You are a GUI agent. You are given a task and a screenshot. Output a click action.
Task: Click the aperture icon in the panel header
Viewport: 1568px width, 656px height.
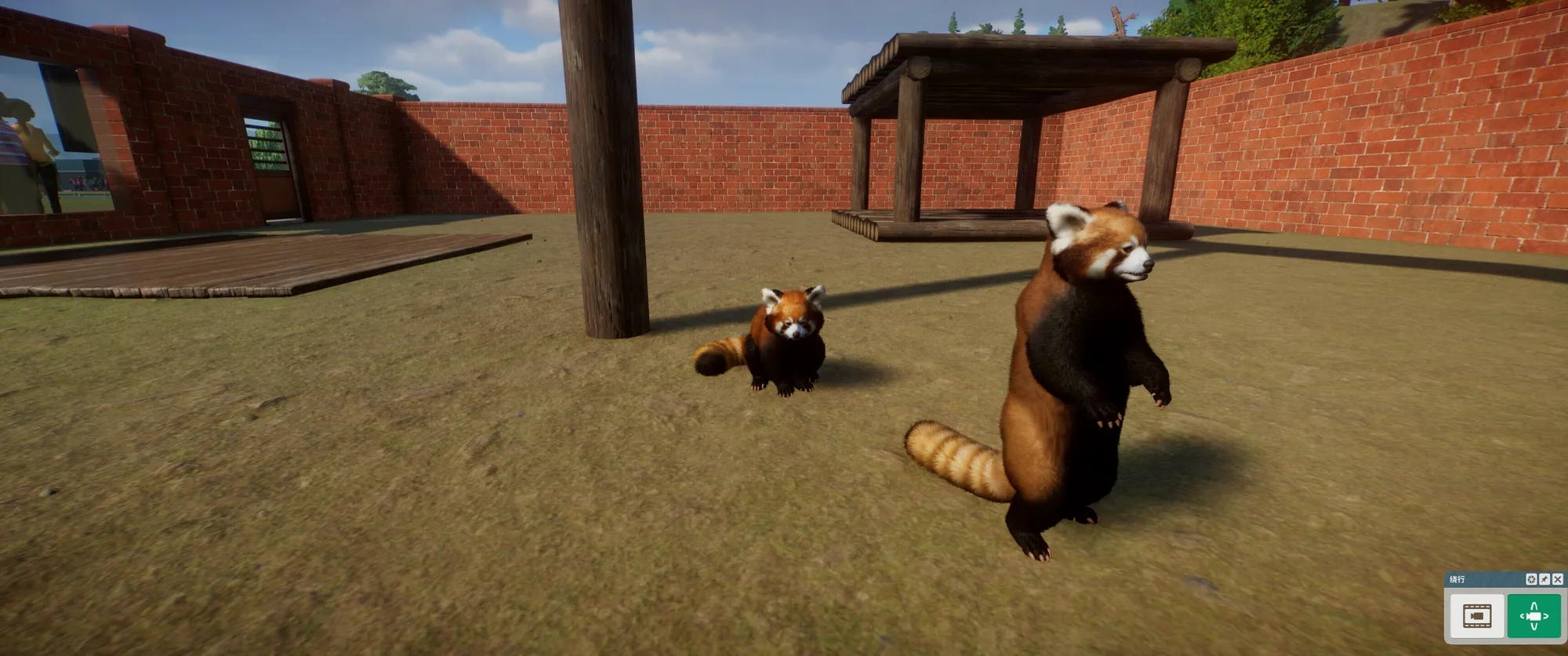[1531, 579]
